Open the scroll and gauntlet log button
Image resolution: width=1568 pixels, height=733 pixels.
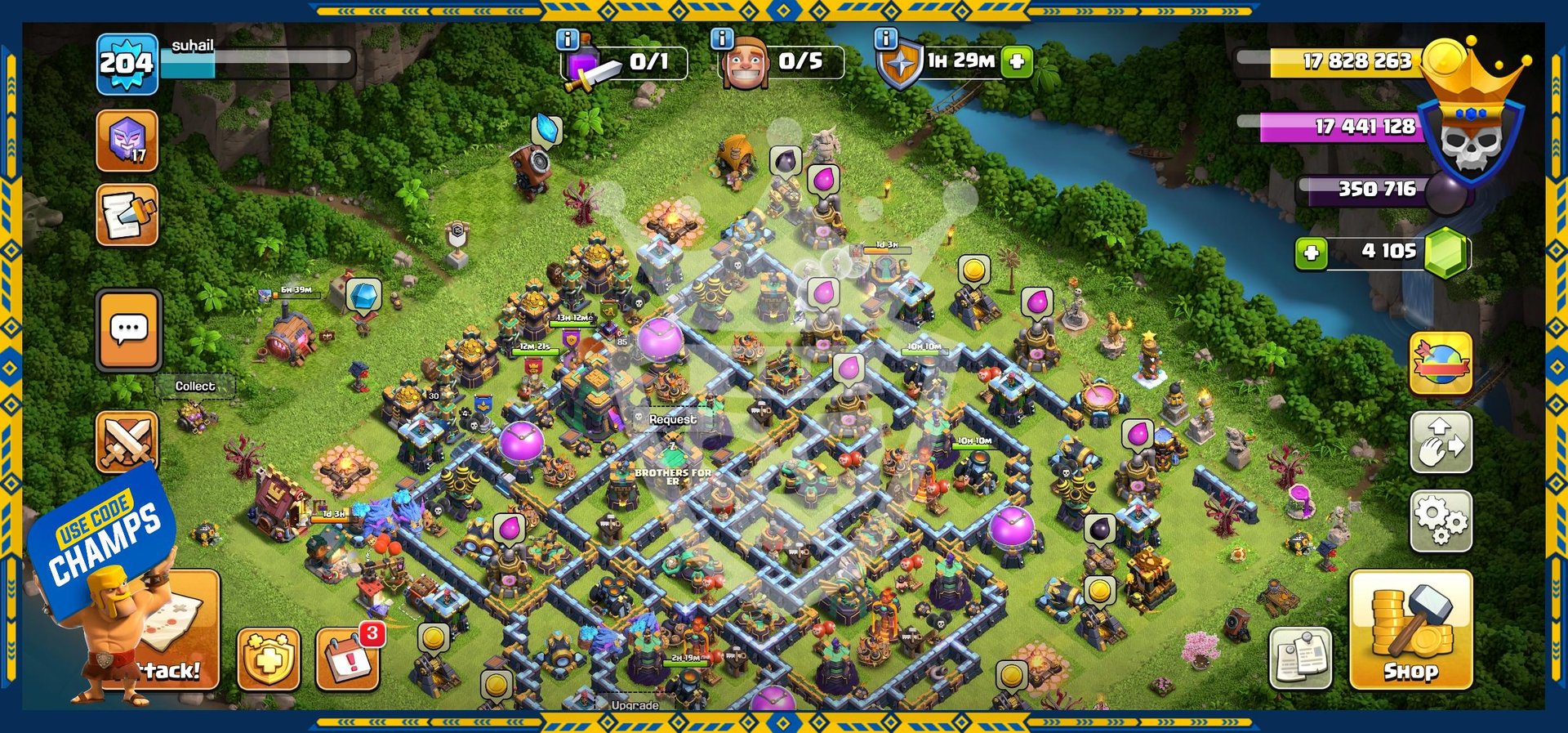point(127,215)
